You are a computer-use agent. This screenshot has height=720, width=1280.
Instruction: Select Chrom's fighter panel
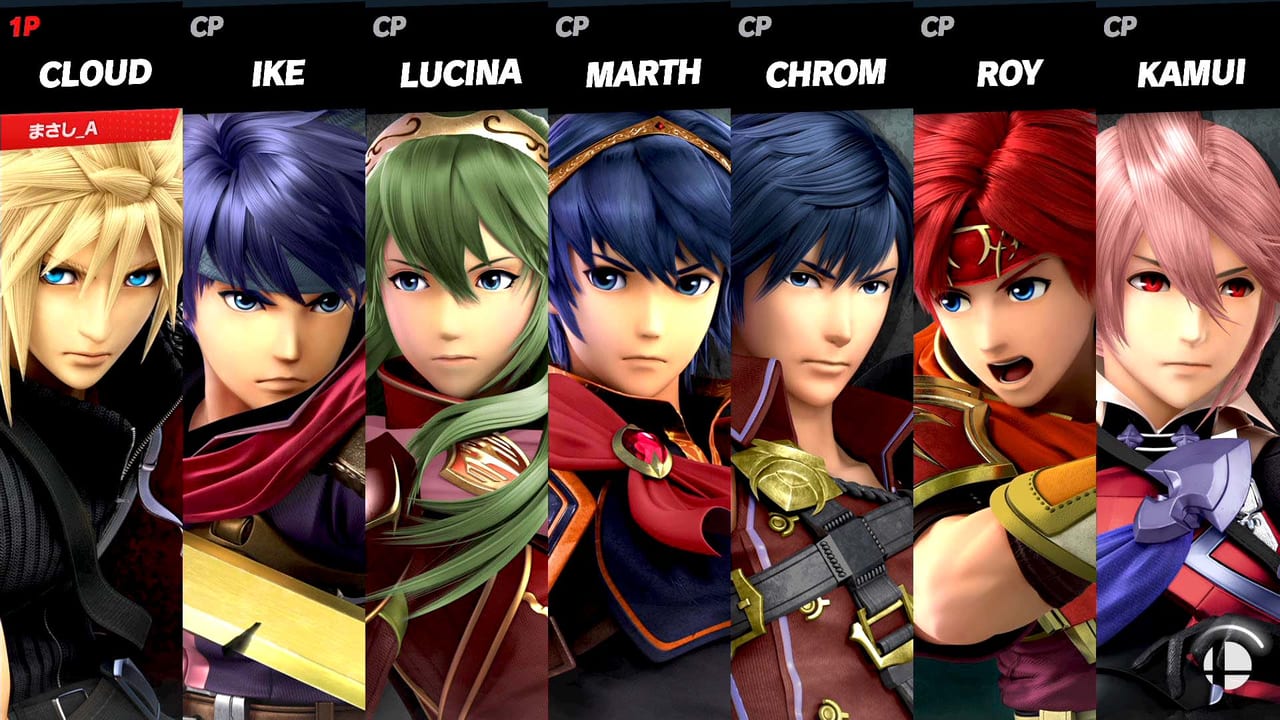coord(822,400)
